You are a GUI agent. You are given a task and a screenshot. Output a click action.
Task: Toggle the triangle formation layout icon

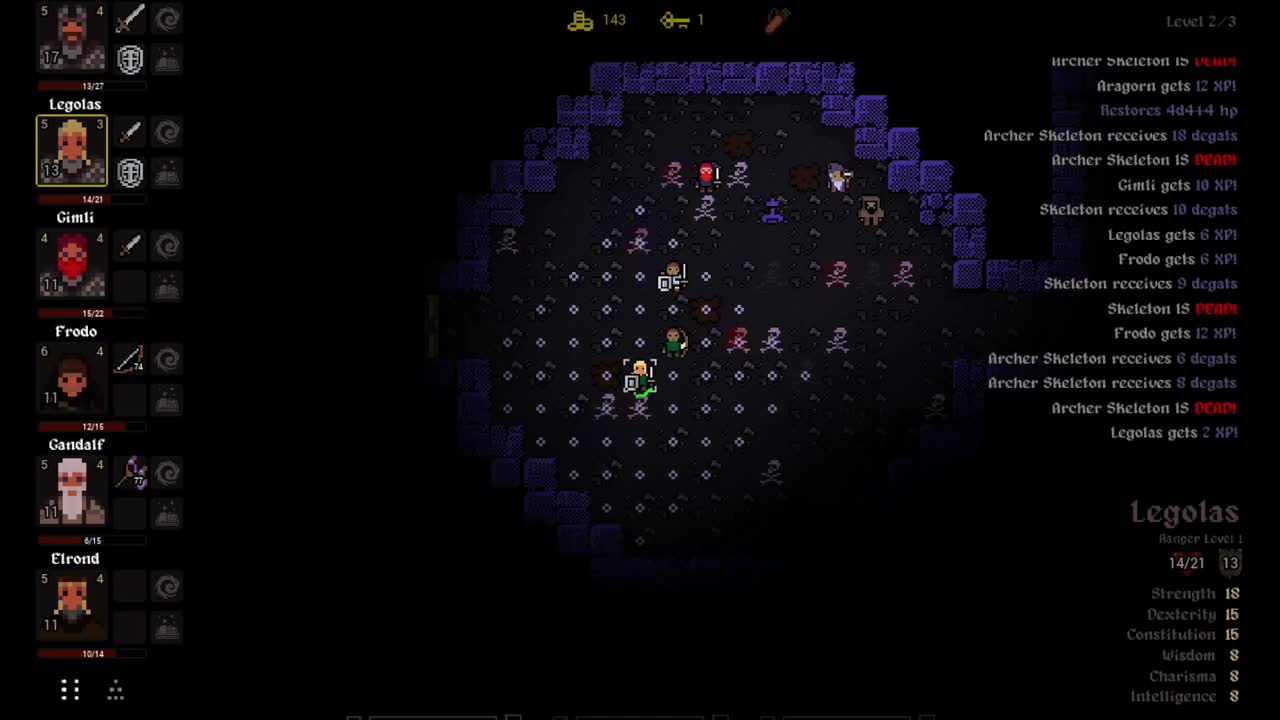pyautogui.click(x=115, y=690)
